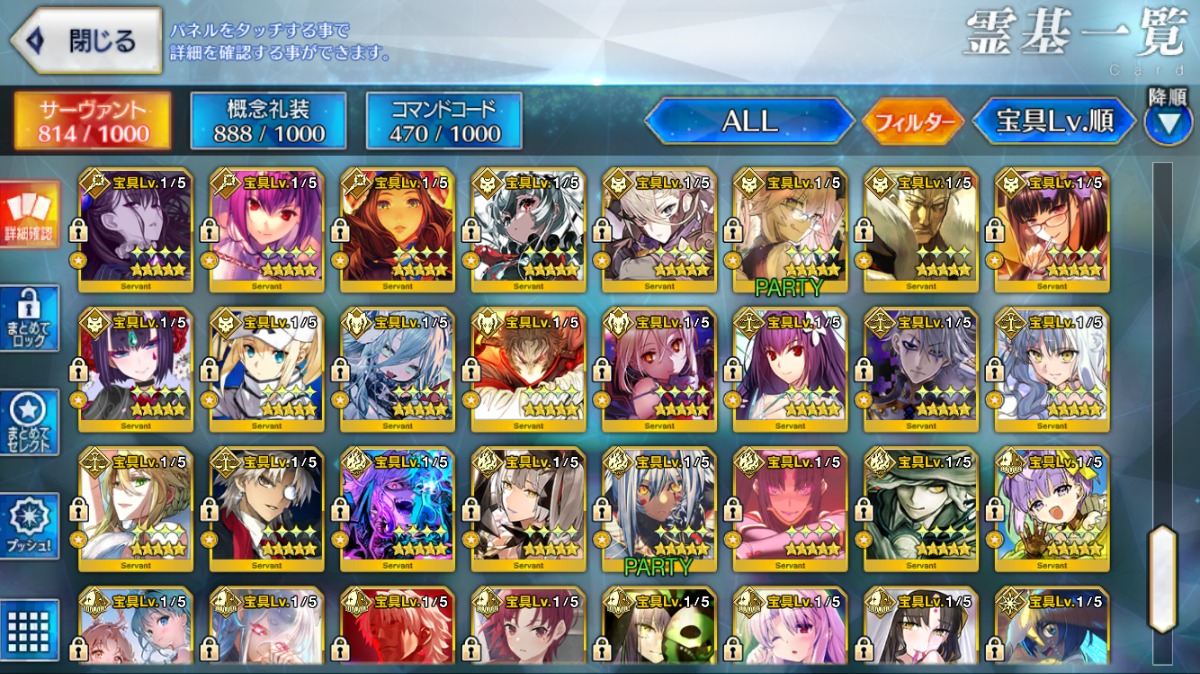Open the フィルター options
This screenshot has height=674, width=1200.
point(913,122)
